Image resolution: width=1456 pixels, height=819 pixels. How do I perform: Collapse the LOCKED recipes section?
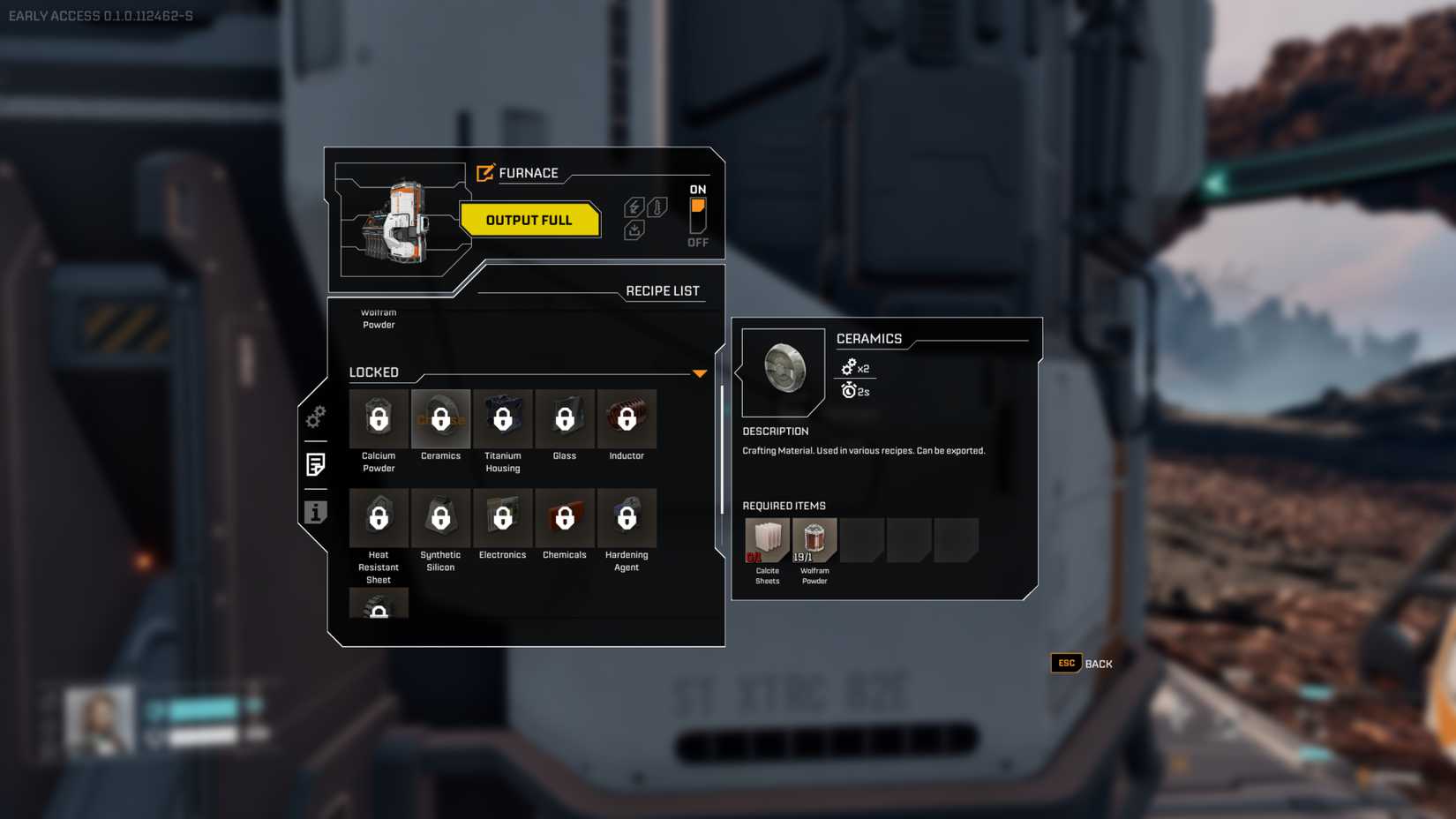click(x=699, y=373)
